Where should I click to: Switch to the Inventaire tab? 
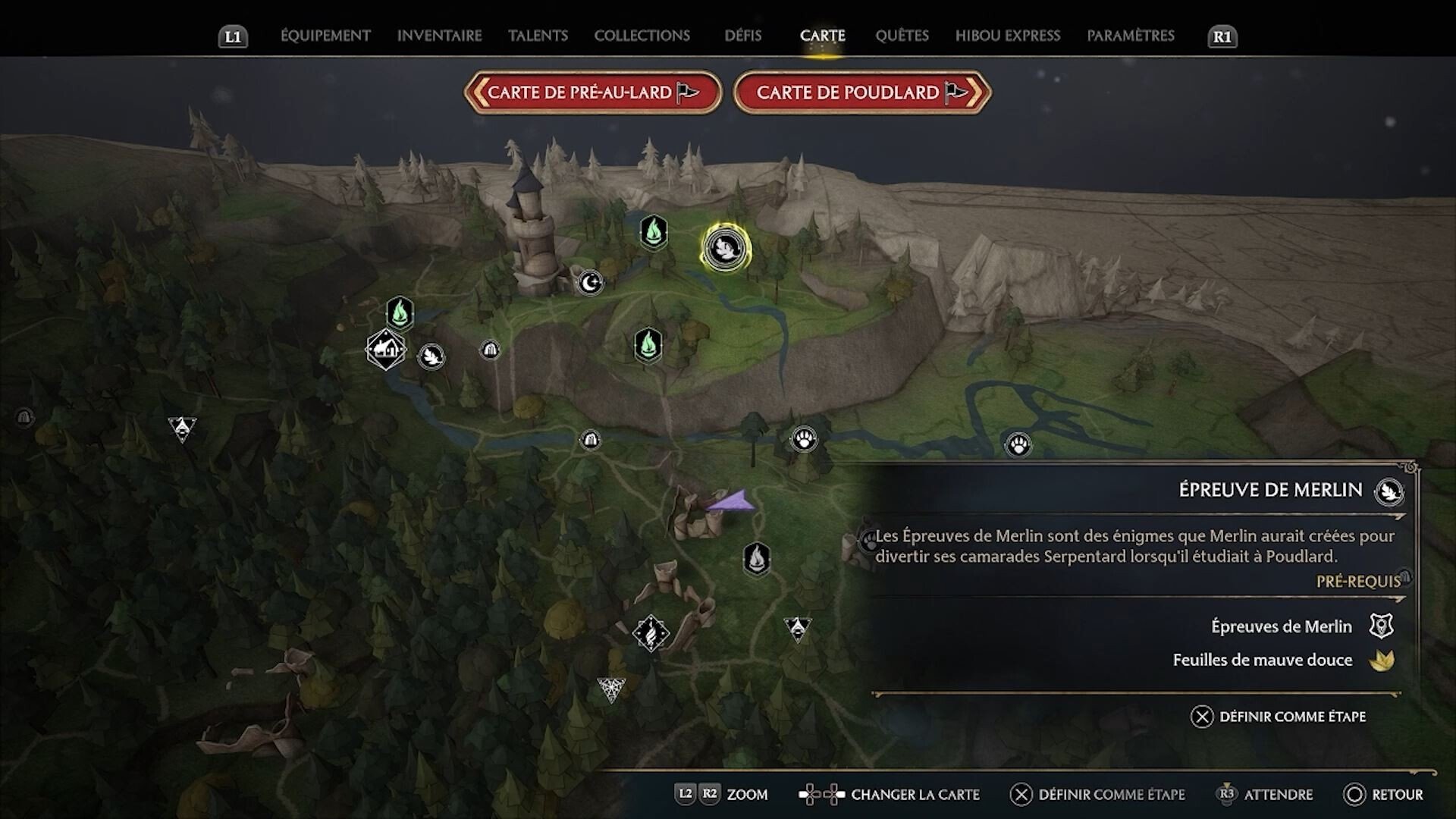(439, 36)
